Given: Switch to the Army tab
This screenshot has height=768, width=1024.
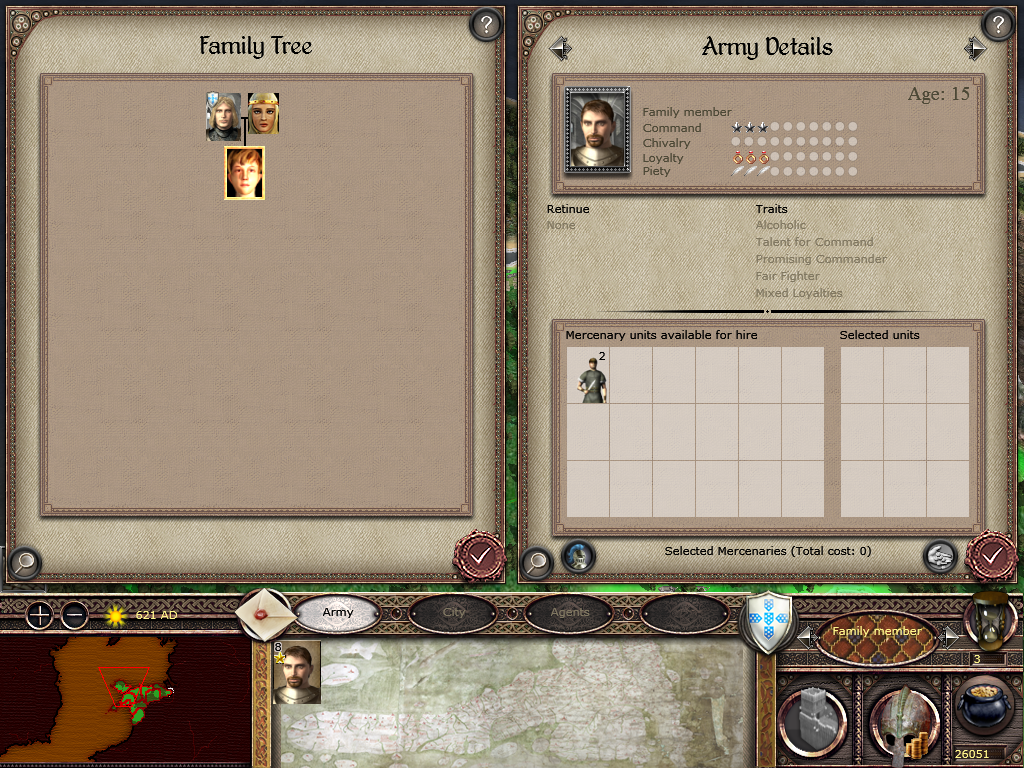Looking at the screenshot, I should pyautogui.click(x=338, y=612).
